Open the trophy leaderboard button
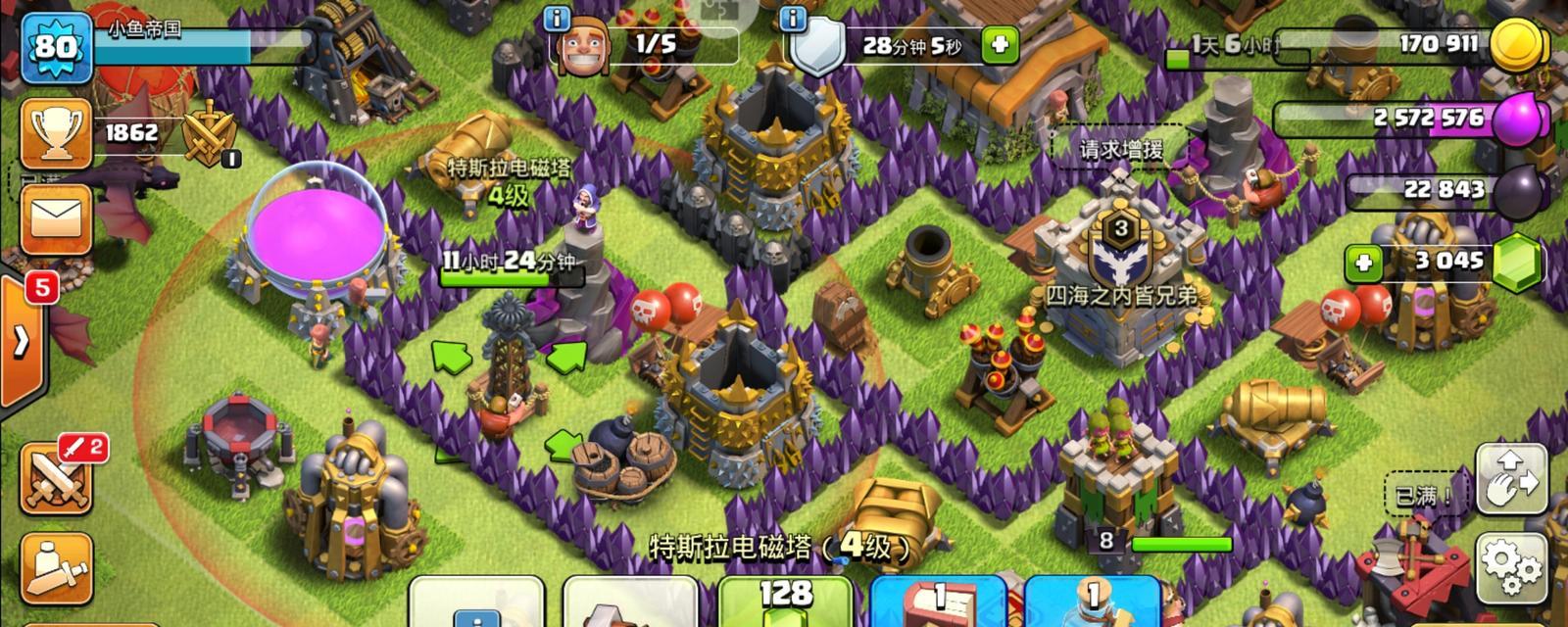The width and height of the screenshot is (1568, 627). tap(56, 132)
